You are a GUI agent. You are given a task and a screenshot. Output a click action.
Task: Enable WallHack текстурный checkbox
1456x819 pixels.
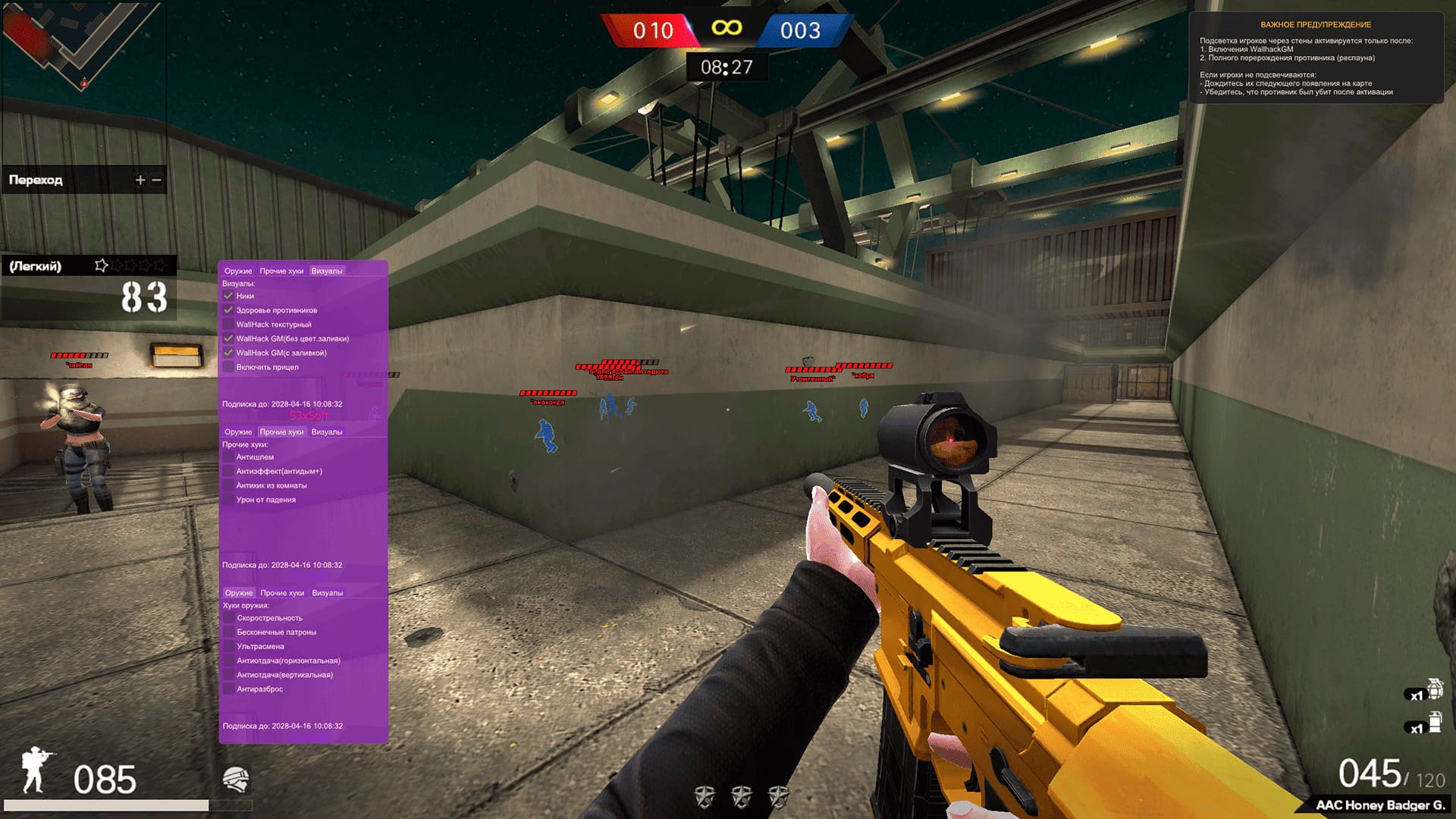(228, 325)
